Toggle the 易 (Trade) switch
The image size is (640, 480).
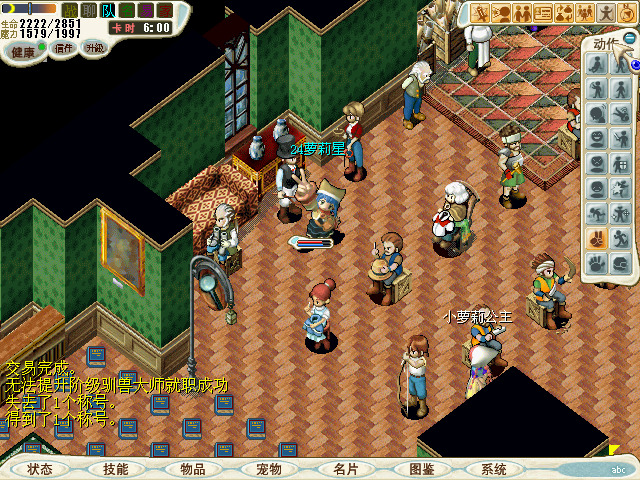pos(146,10)
